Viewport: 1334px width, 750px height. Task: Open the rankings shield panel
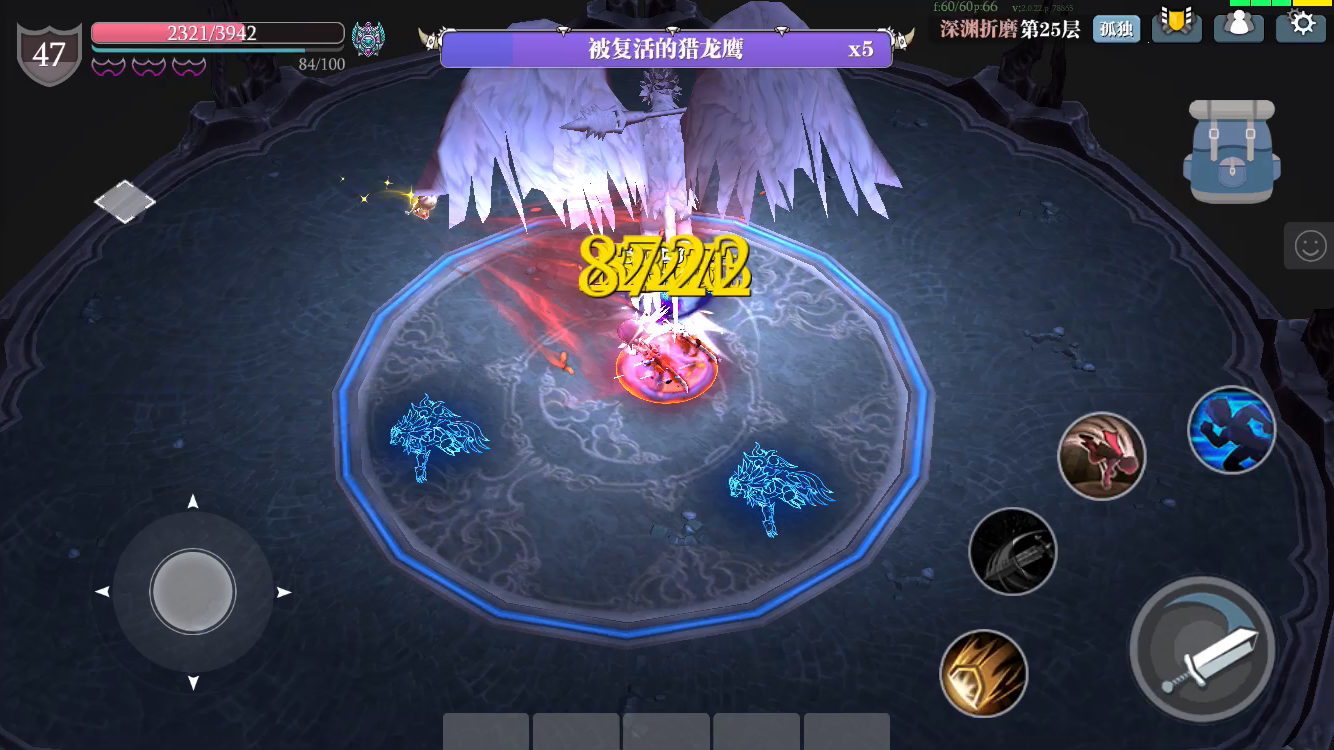pyautogui.click(x=1177, y=27)
